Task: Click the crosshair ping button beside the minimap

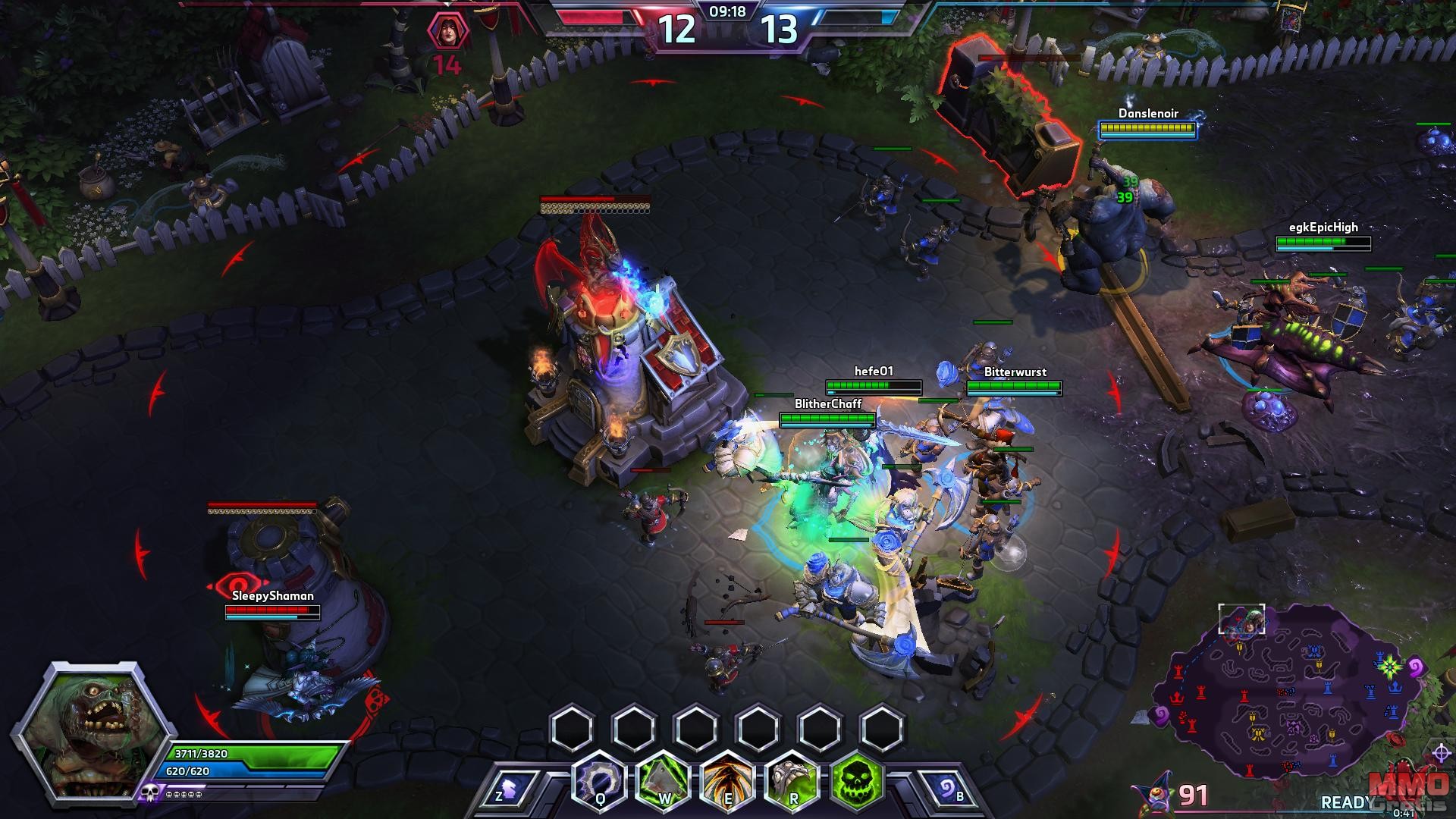Action: 1442,753
